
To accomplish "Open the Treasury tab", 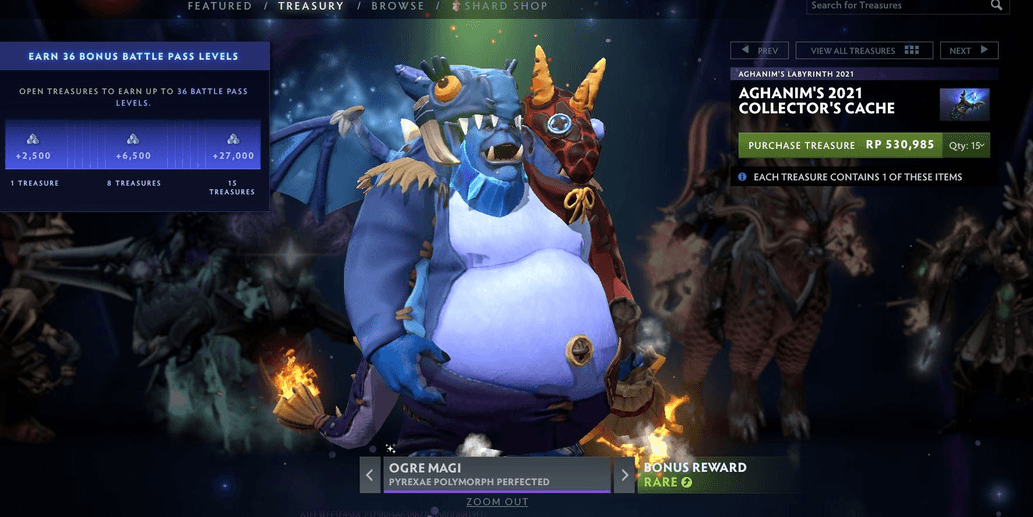I will click(x=311, y=6).
